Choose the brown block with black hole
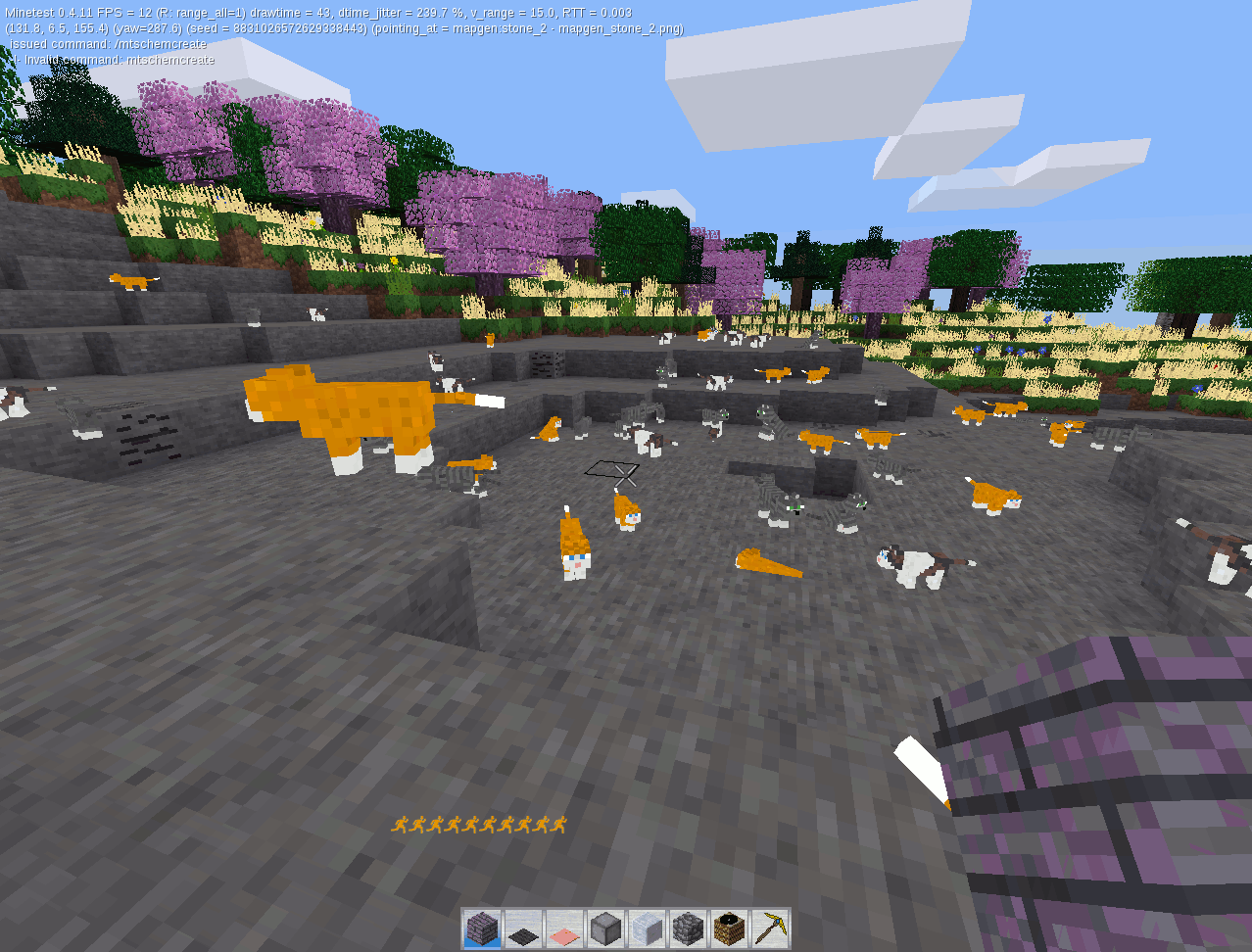The image size is (1252, 952). point(729,928)
